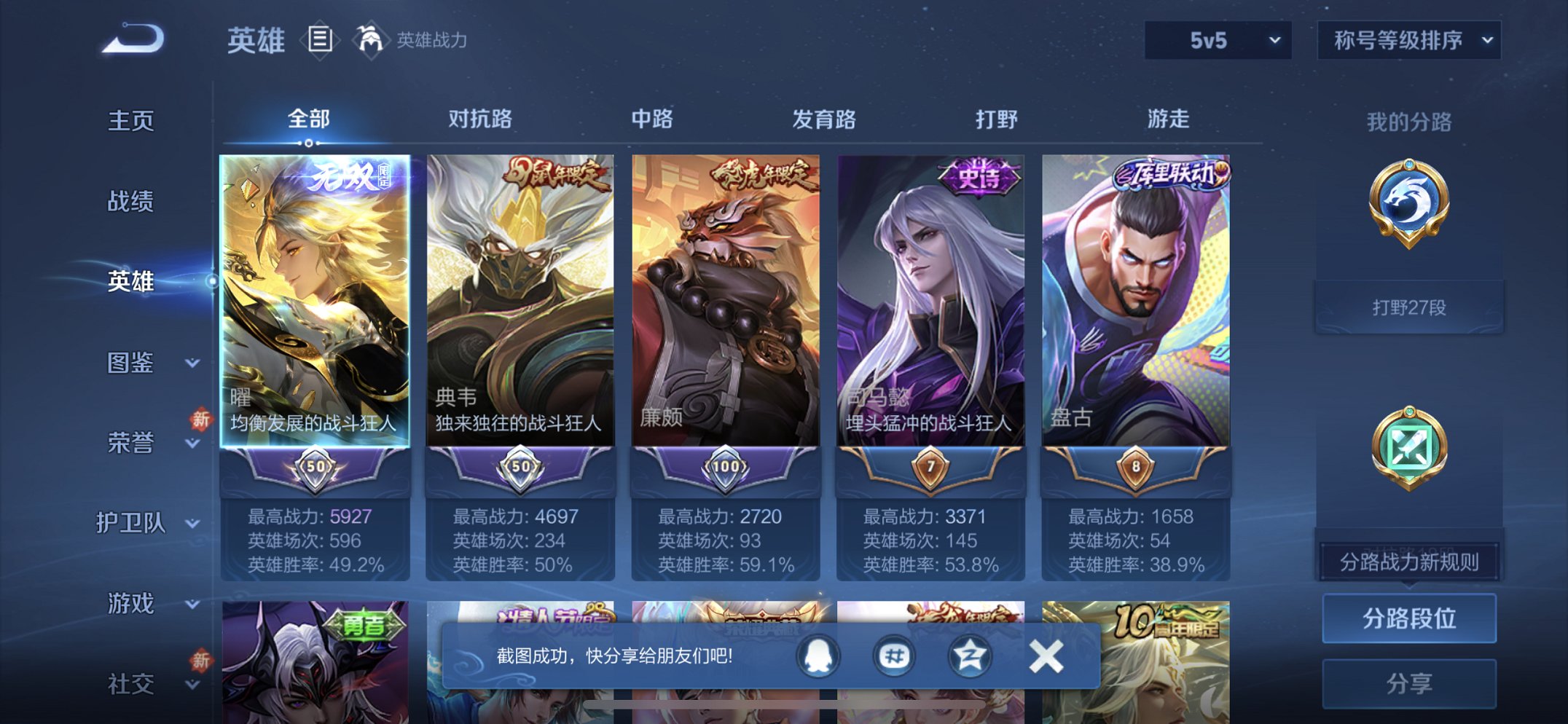Viewport: 1568px width, 724px height.
Task: Open the hero attribute list icon beside 英雄
Action: point(321,40)
